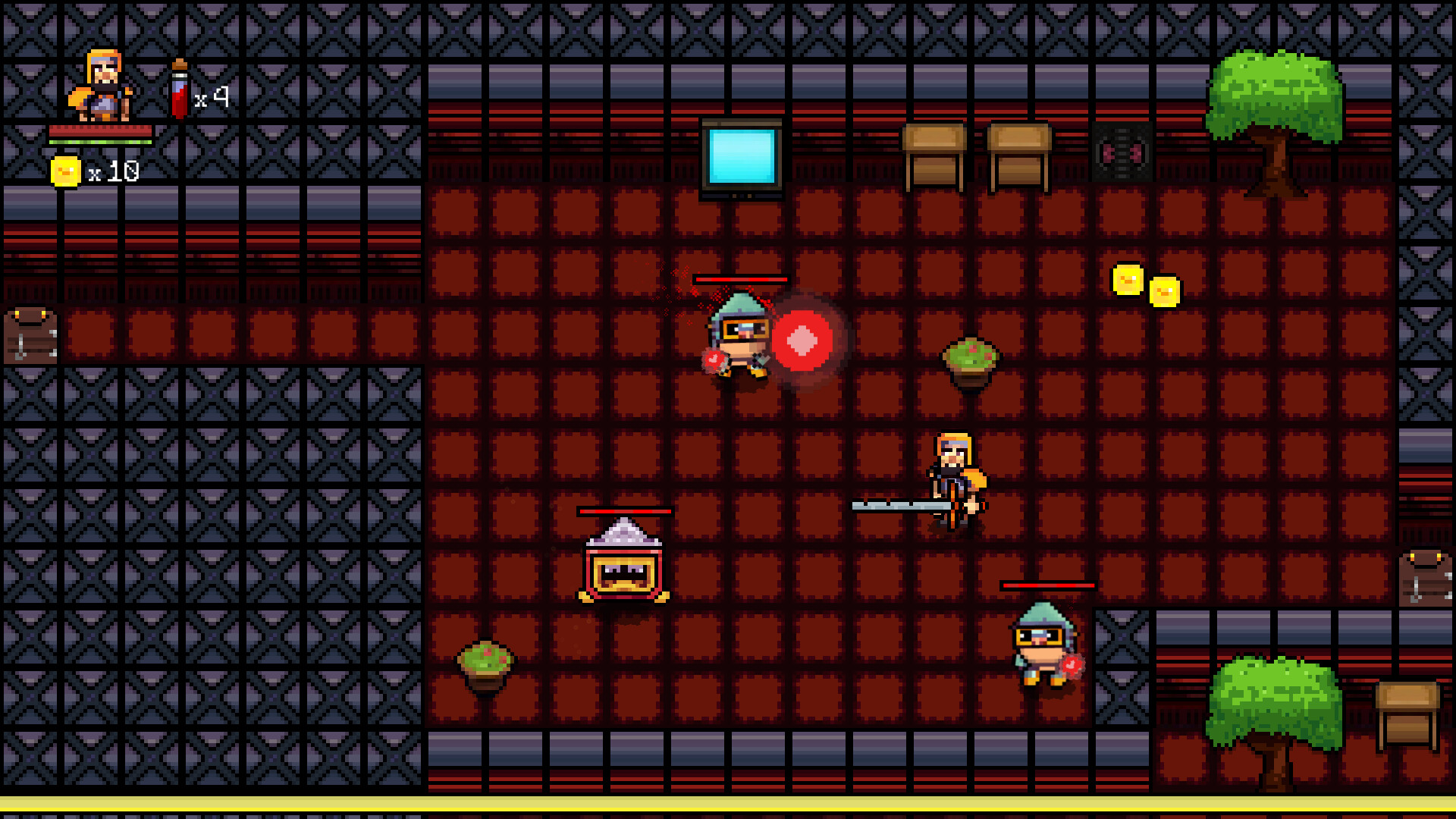Screen dimensions: 1456x819
Task: Click the glowing cyan TV screen
Action: [740, 157]
